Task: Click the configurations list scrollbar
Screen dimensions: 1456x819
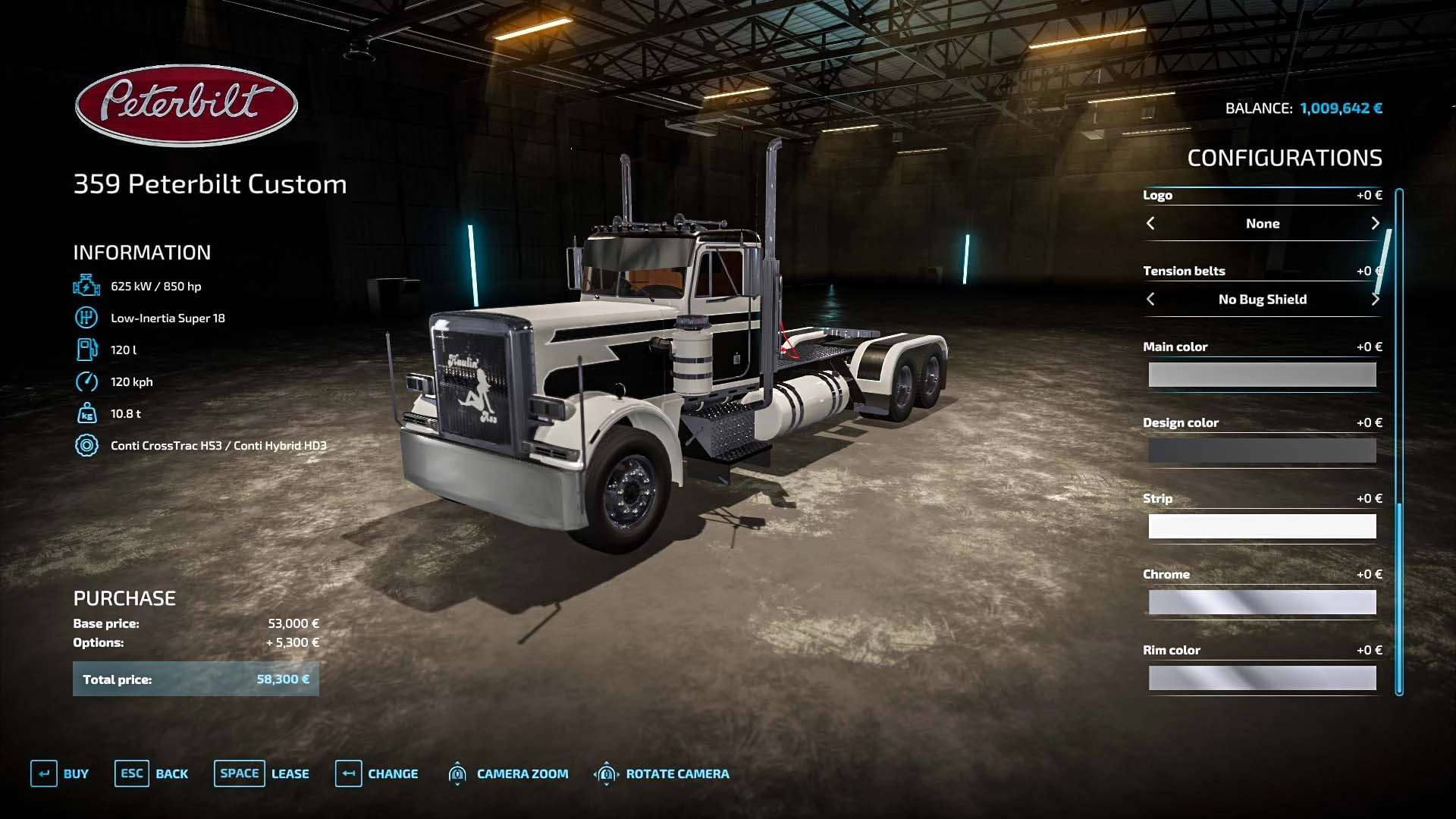Action: pyautogui.click(x=1399, y=440)
